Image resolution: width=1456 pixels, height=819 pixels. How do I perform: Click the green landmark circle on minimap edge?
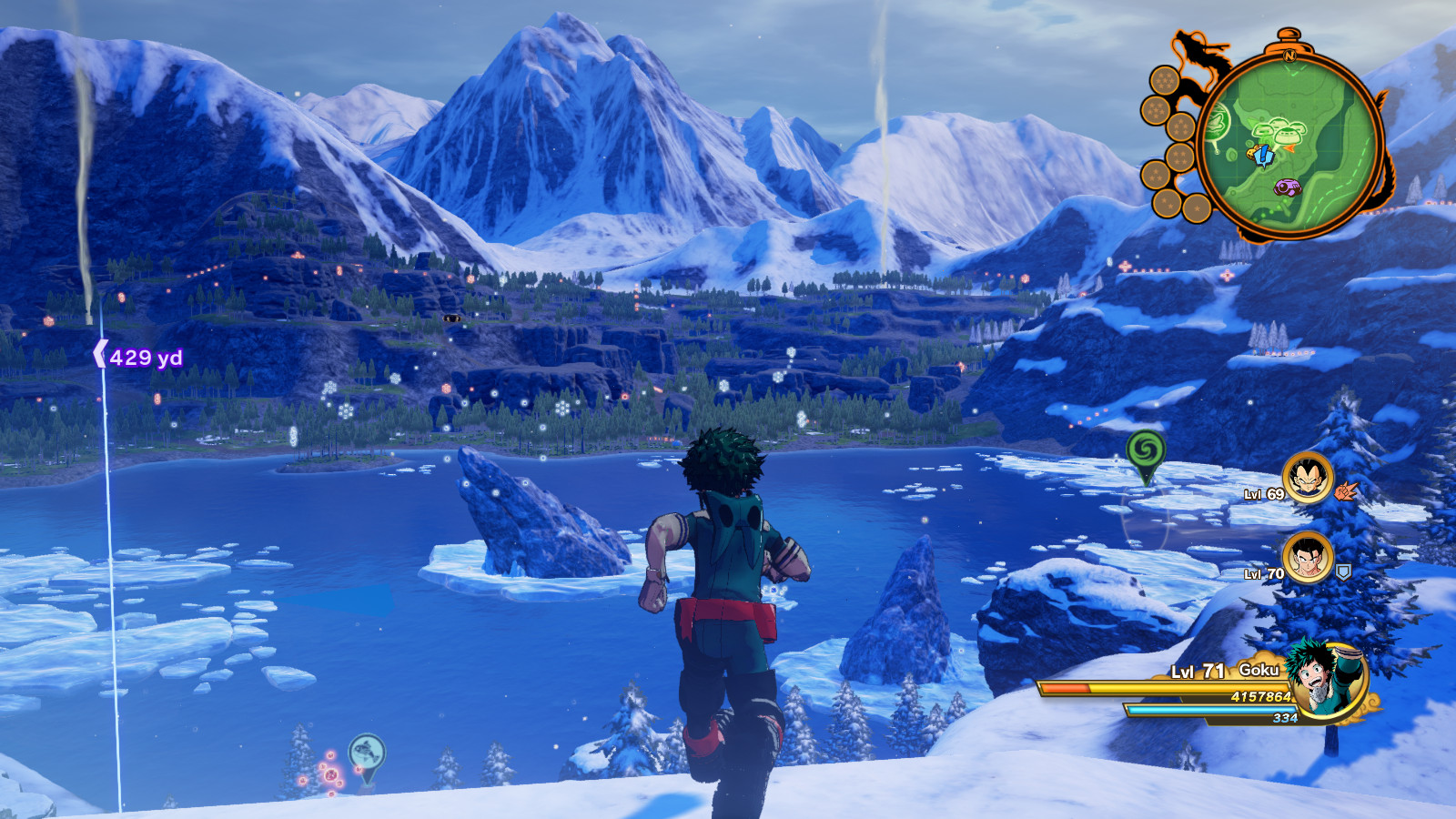pyautogui.click(x=1218, y=125)
